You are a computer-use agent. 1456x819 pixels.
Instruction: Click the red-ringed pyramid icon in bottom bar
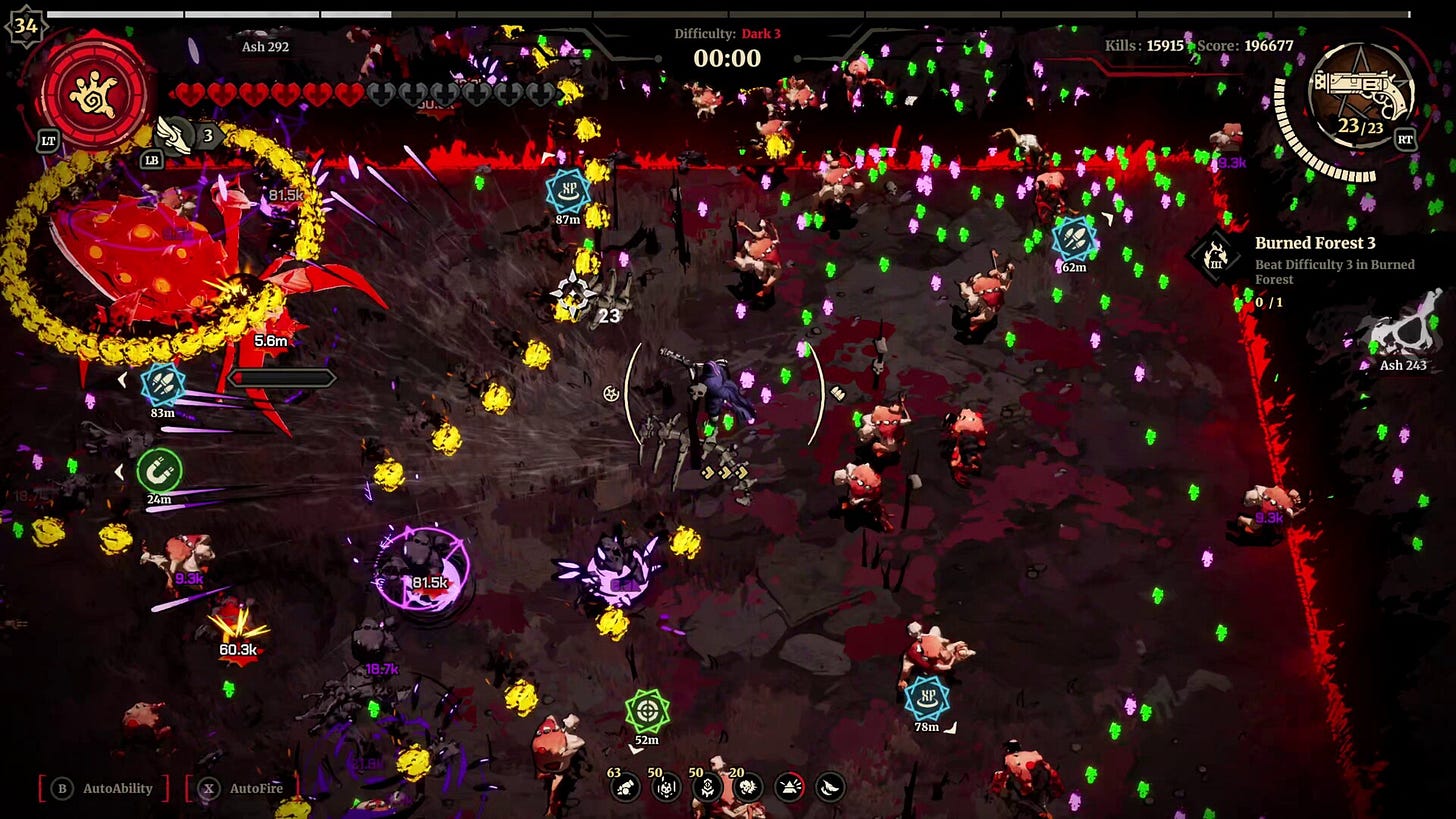789,787
